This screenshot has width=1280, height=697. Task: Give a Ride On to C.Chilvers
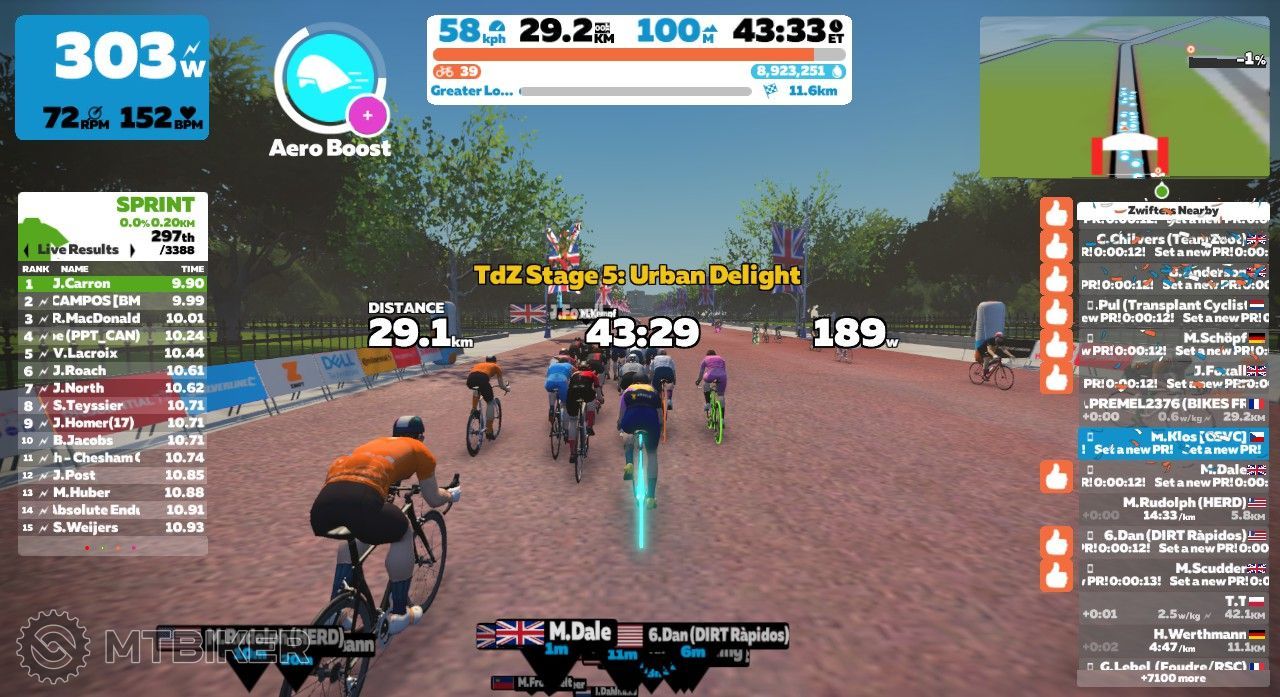click(x=1056, y=246)
